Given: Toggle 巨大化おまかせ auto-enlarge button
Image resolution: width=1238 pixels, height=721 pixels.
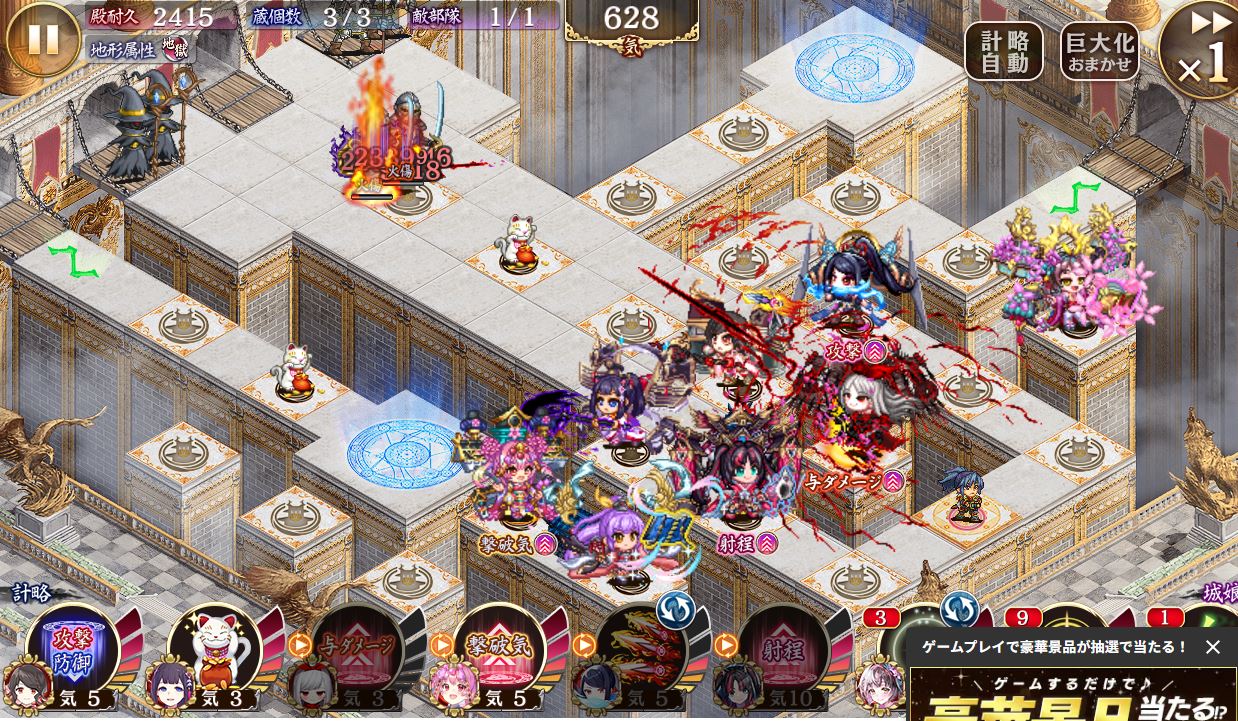Looking at the screenshot, I should point(1099,51).
